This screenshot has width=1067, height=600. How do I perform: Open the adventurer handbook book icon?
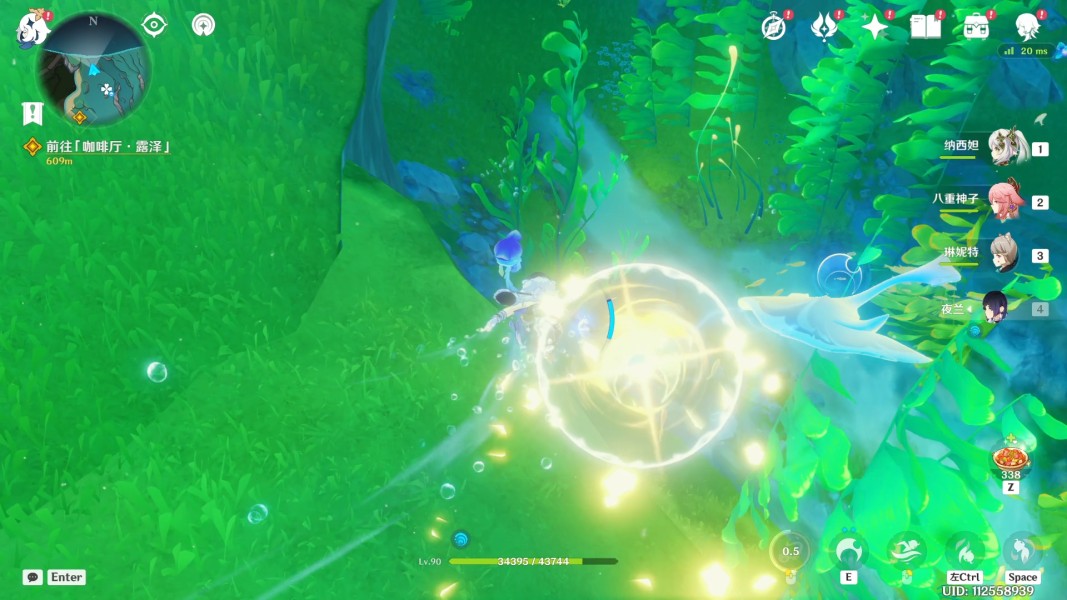[925, 27]
